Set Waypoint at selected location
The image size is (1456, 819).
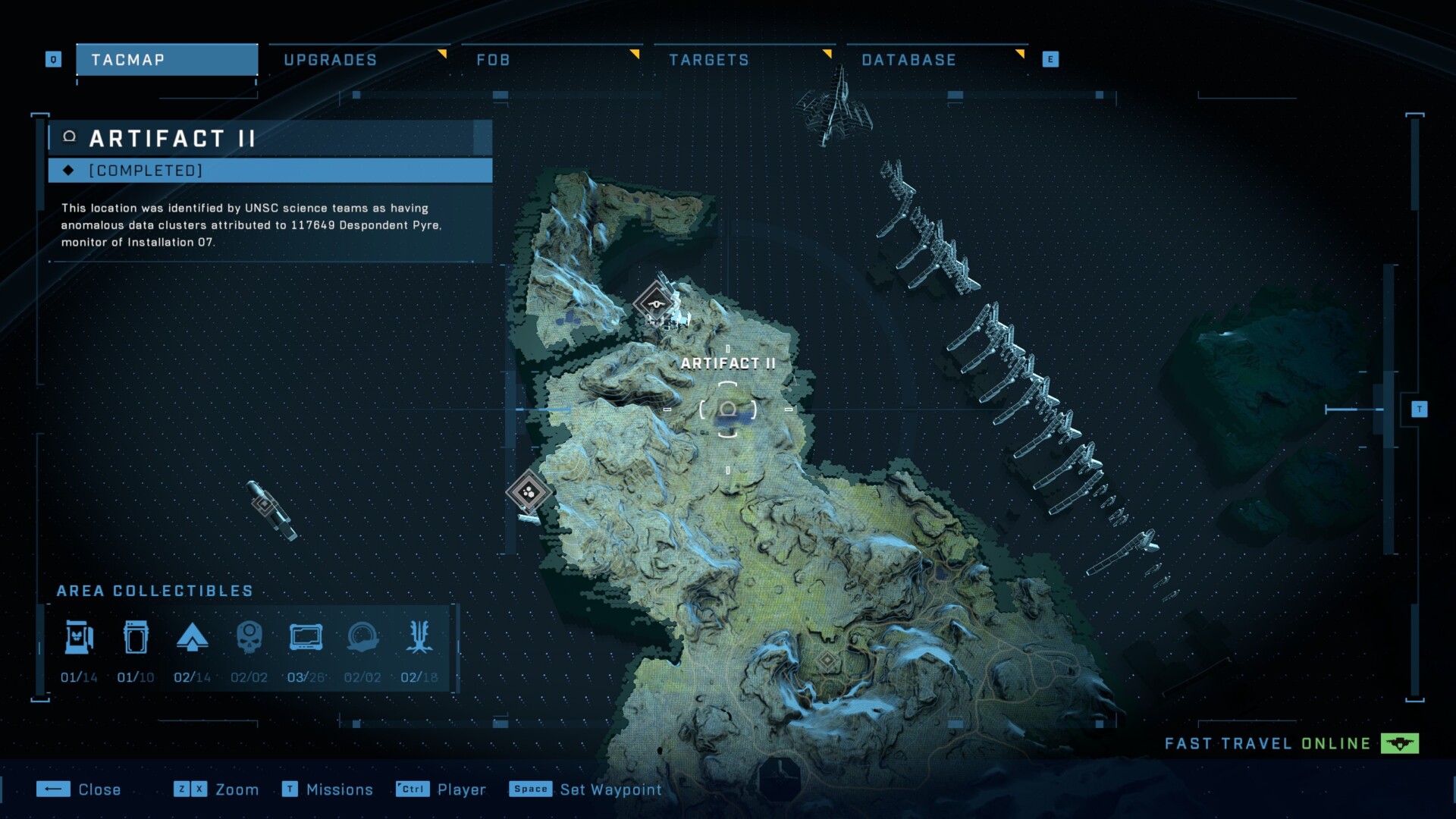click(585, 789)
